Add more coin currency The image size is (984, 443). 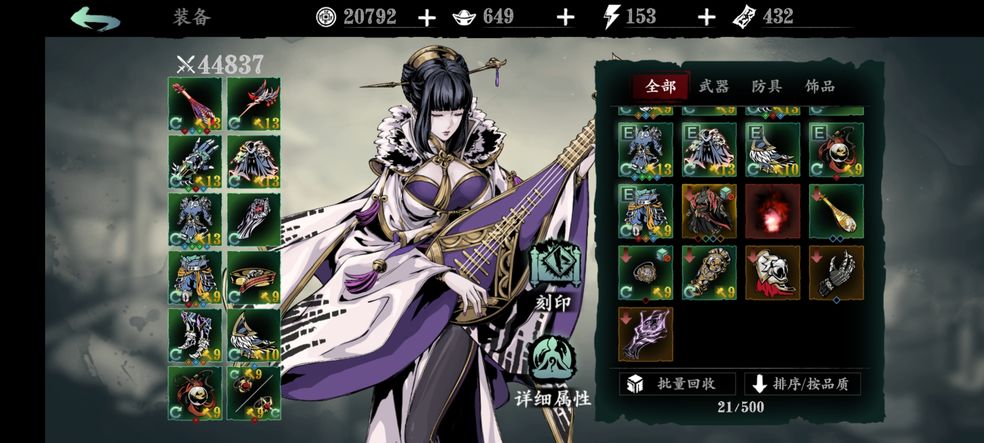coord(427,17)
